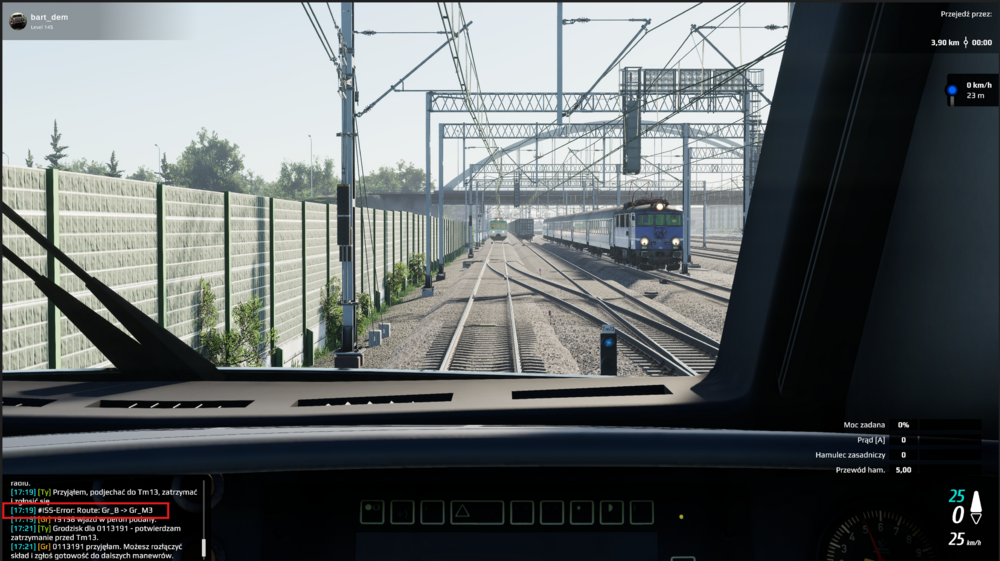The height and width of the screenshot is (561, 1000).
Task: Click the bart_dem player avatar
Action: [x=18, y=21]
